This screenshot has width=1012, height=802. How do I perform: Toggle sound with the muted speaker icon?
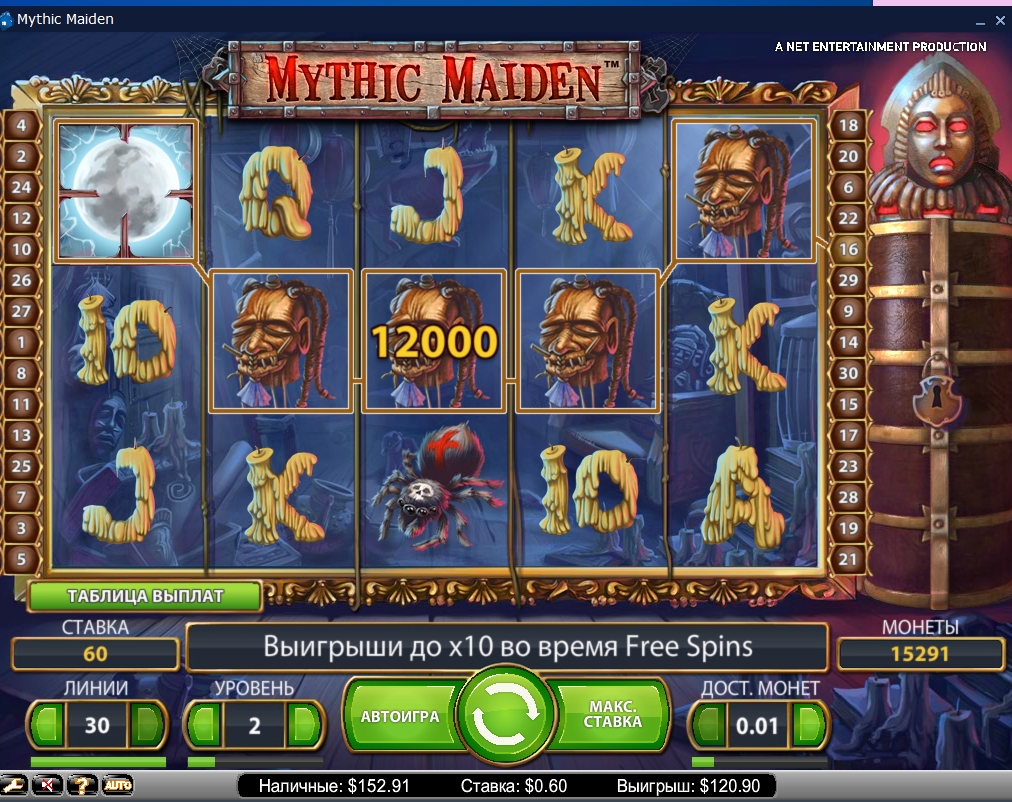tap(48, 785)
